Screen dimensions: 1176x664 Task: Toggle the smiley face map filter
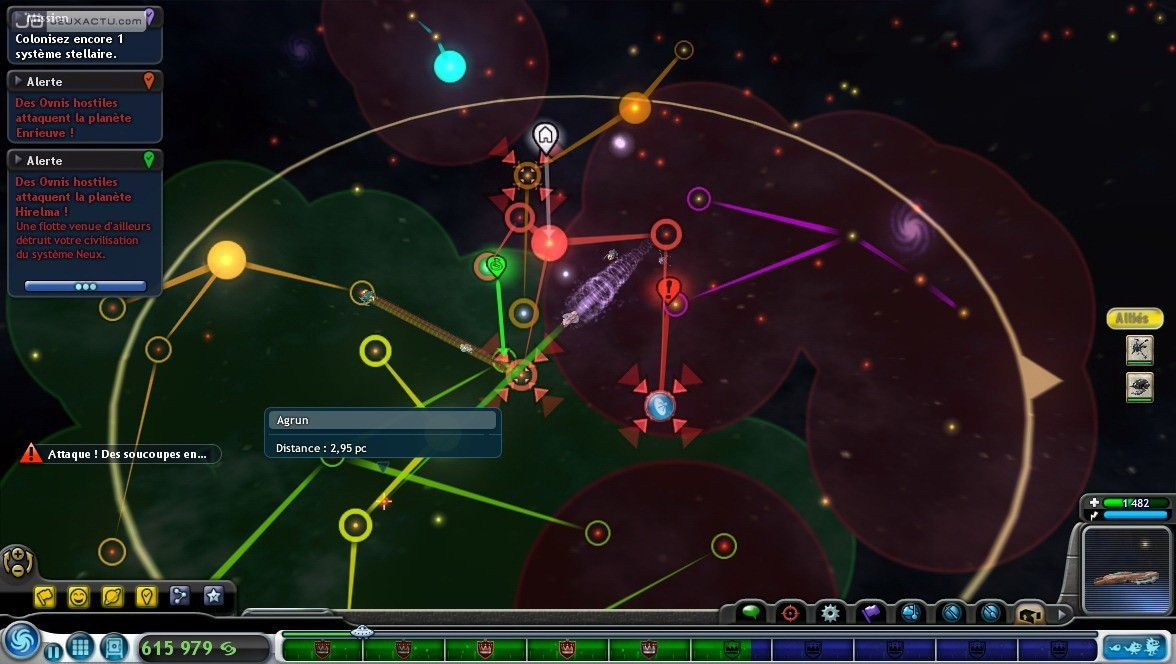79,597
